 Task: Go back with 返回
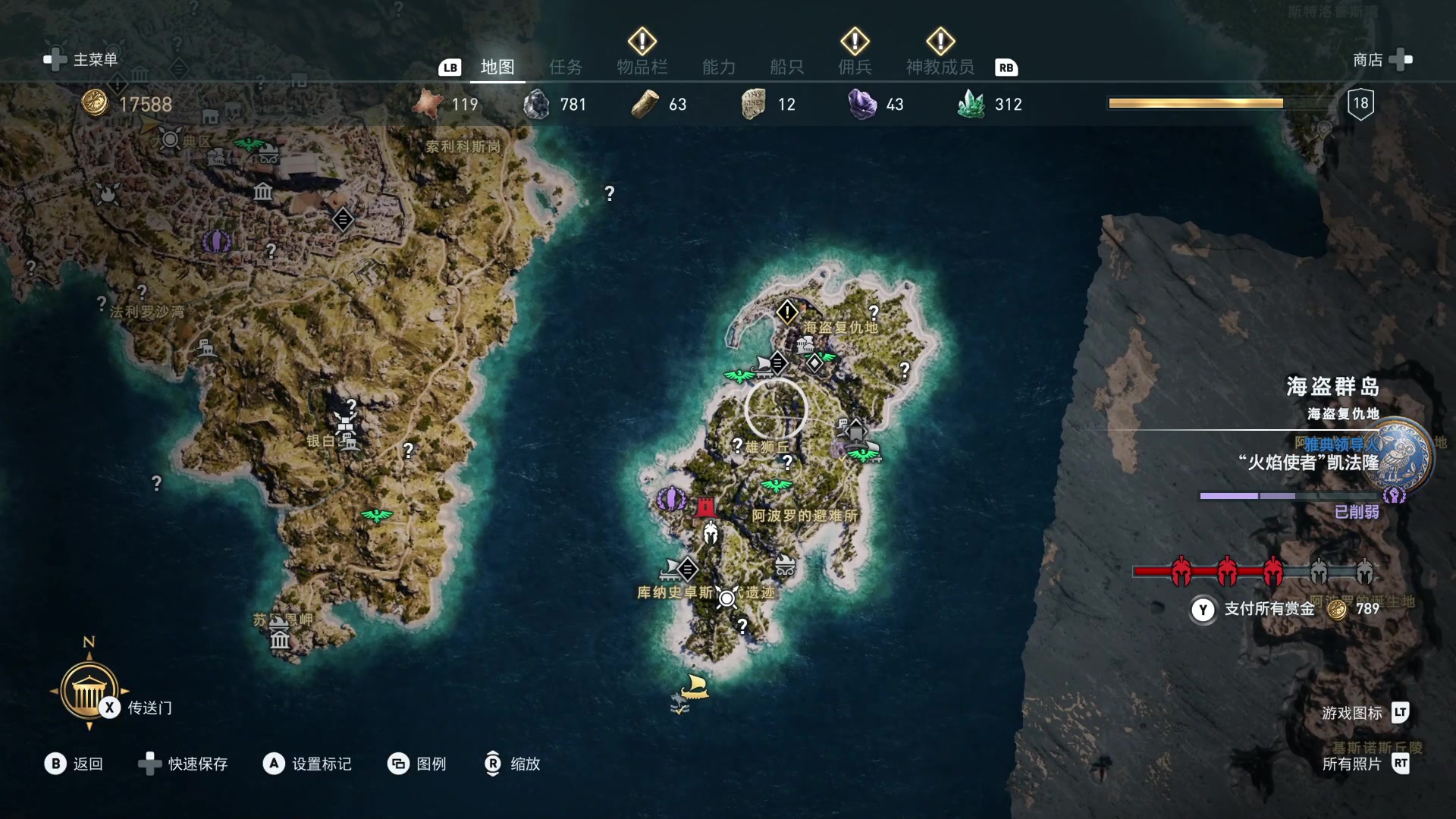(74, 764)
